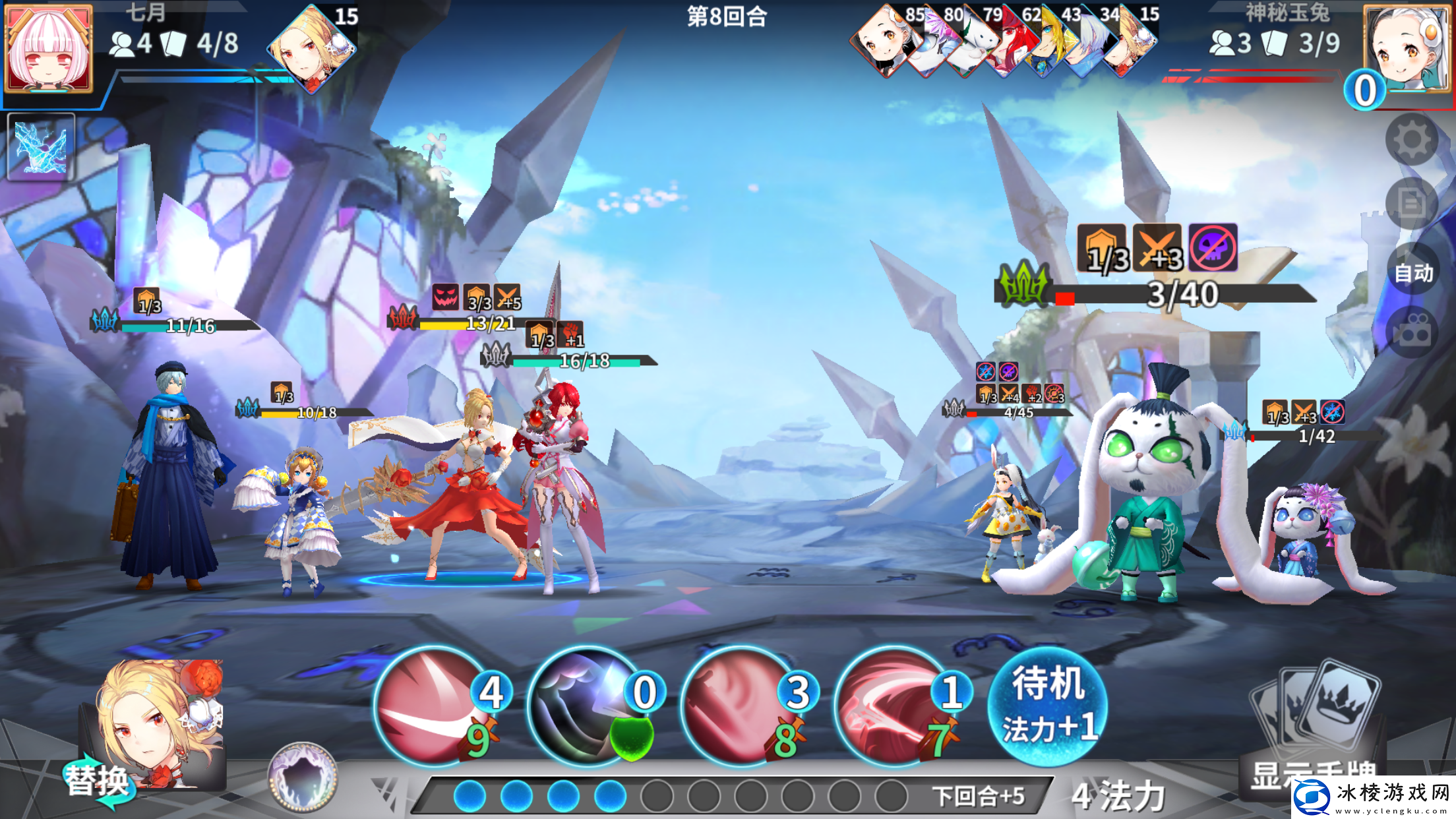Image resolution: width=1456 pixels, height=819 pixels.
Task: Click the ice crystal card icon
Action: tap(41, 146)
